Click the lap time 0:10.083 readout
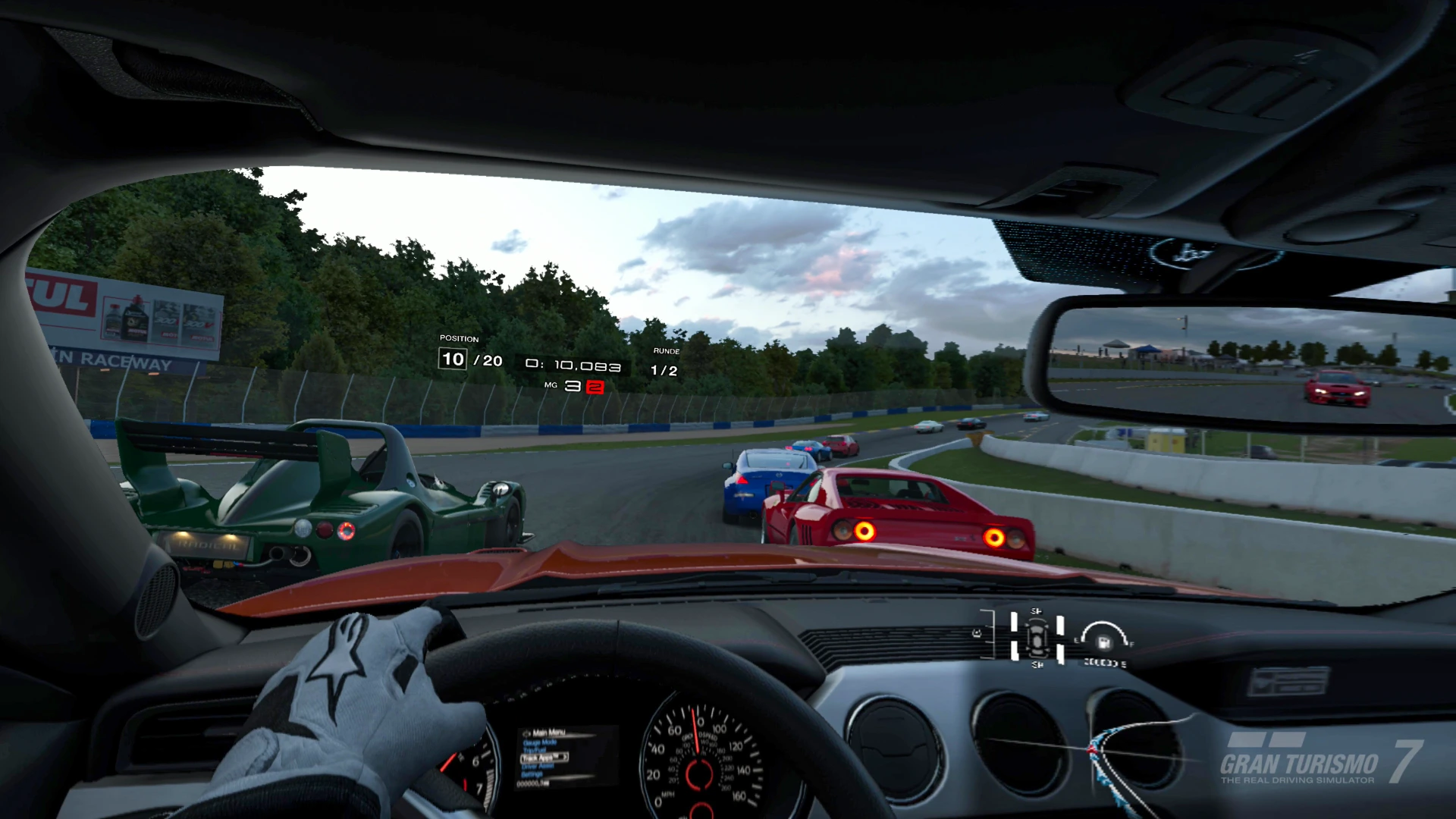Image resolution: width=1456 pixels, height=819 pixels. coord(573,366)
